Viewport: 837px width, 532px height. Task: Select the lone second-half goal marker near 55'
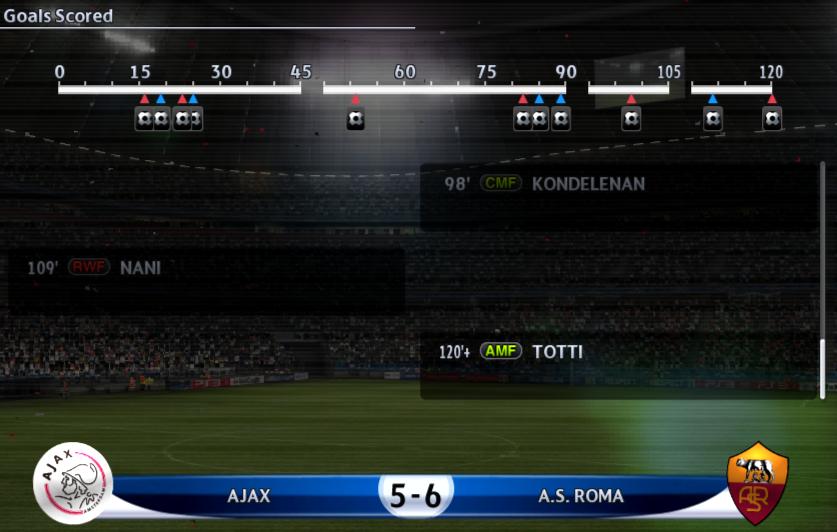(x=355, y=119)
